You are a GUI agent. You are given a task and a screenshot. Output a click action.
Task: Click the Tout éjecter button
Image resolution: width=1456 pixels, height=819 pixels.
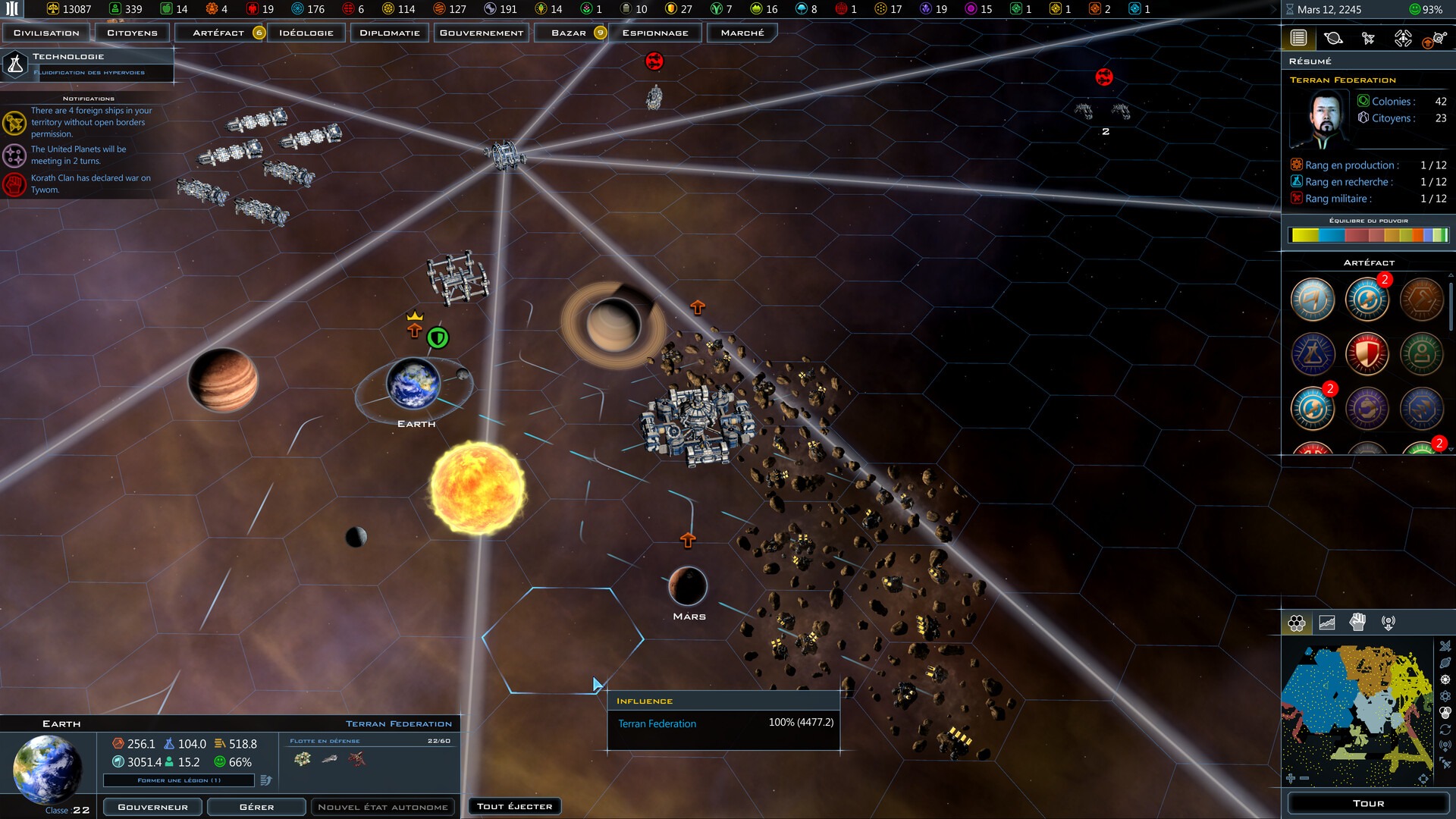[x=515, y=806]
